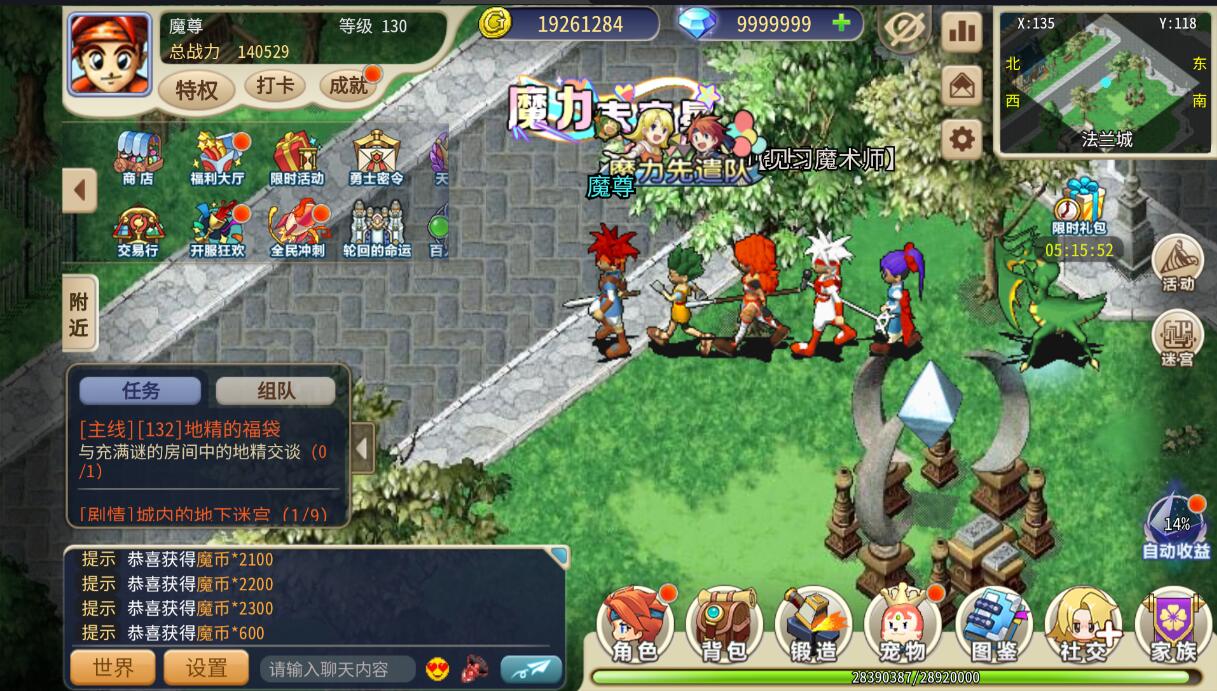Click the 法兰城 minimap
Image resolution: width=1217 pixels, height=691 pixels.
pyautogui.click(x=1104, y=82)
